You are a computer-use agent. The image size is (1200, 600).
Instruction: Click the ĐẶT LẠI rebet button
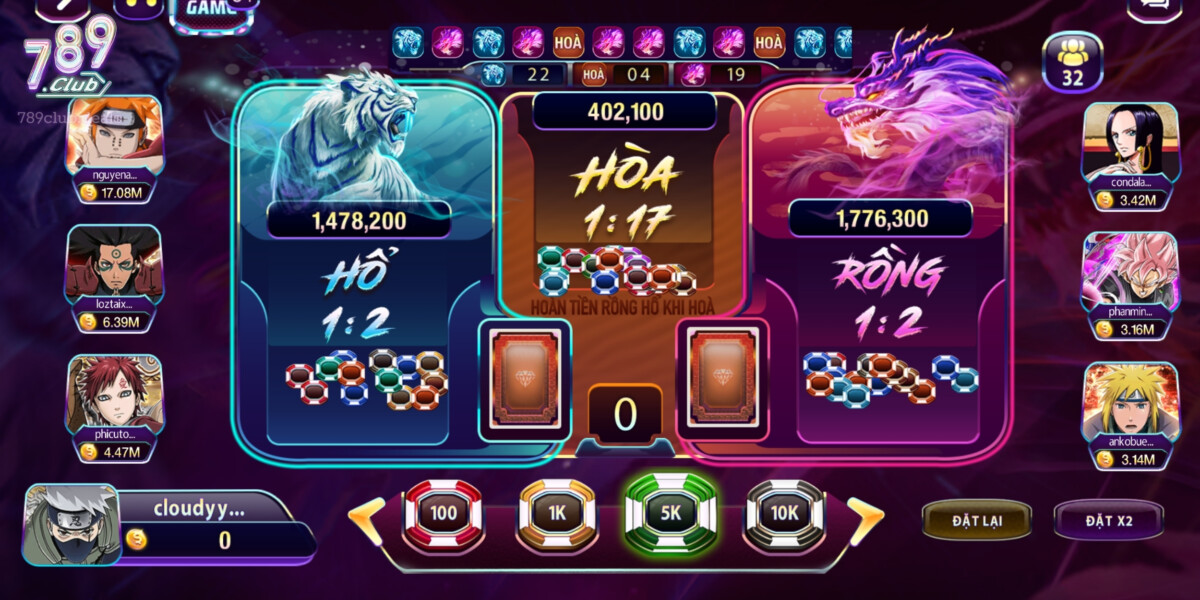pos(977,520)
